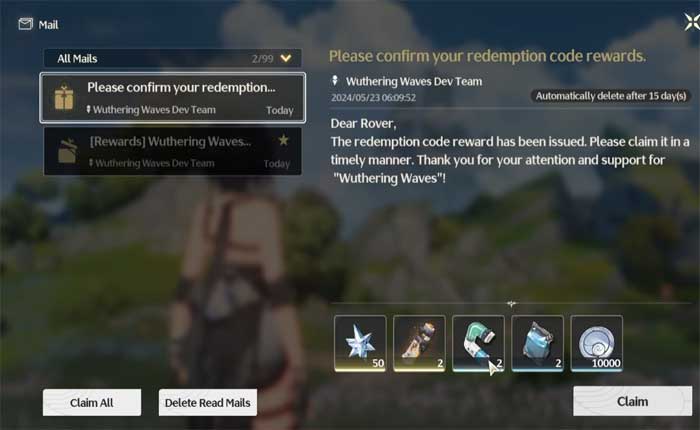
Task: Star the [Rewards] mail as favorite
Action: (x=283, y=141)
